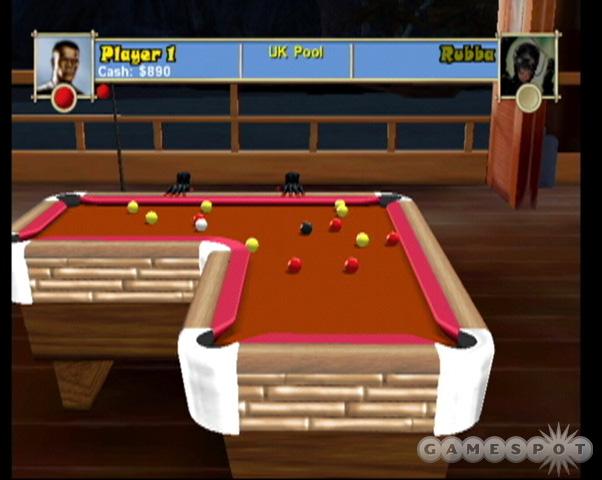
Task: Select Rubba's monkey portrait
Action: click(x=527, y=62)
